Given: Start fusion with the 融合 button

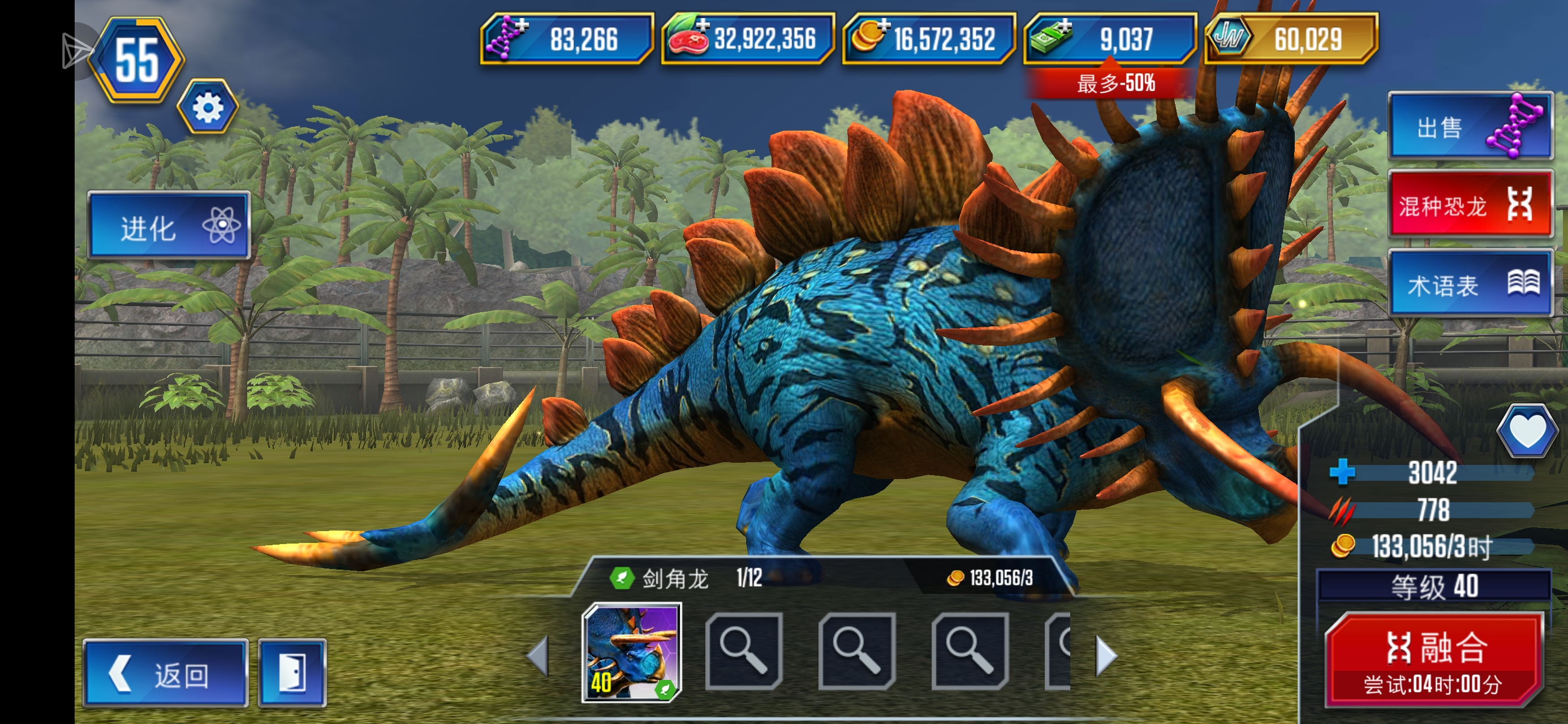Looking at the screenshot, I should (x=1433, y=661).
